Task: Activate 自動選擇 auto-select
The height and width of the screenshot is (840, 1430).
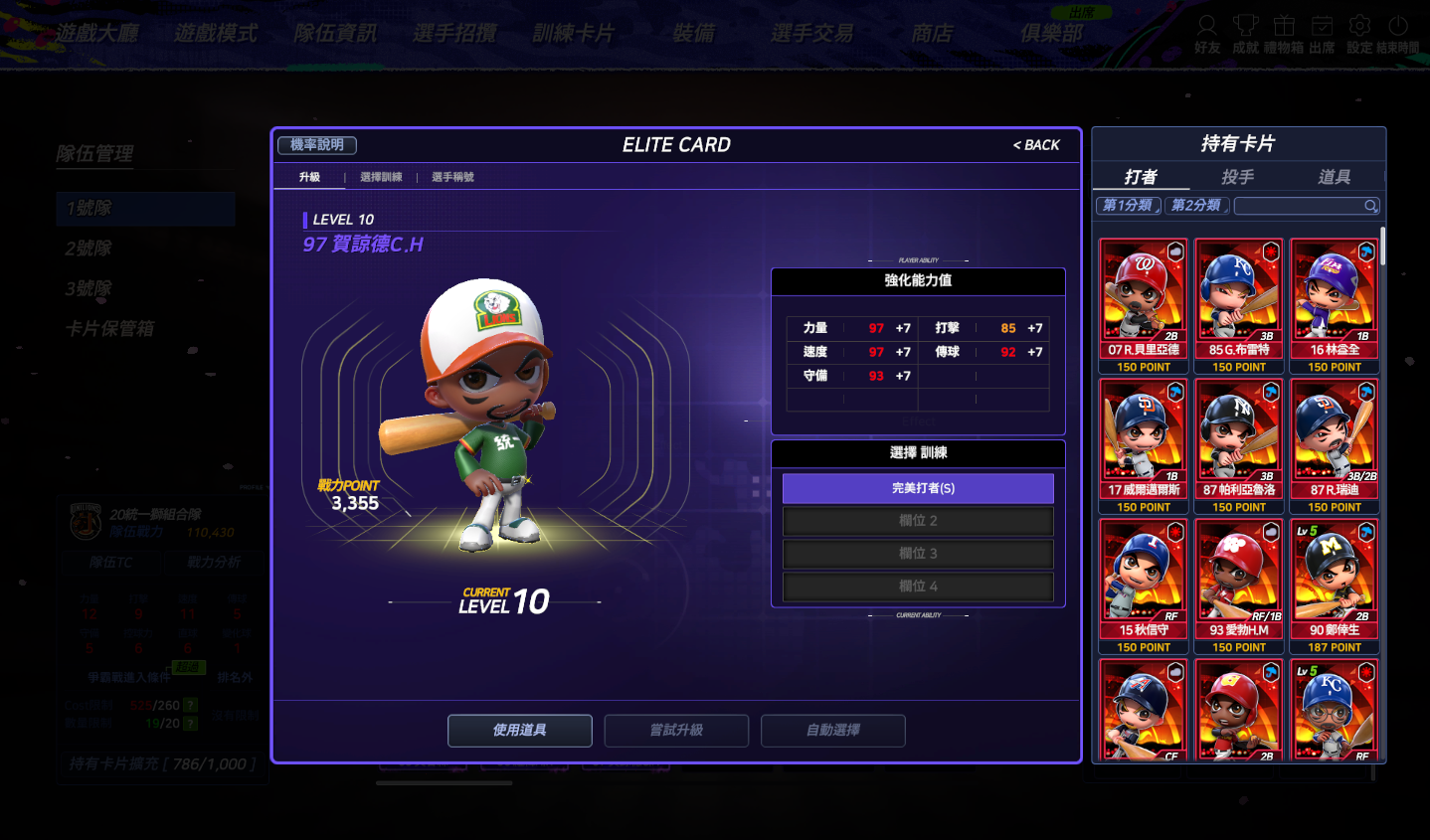Action: pyautogui.click(x=833, y=731)
